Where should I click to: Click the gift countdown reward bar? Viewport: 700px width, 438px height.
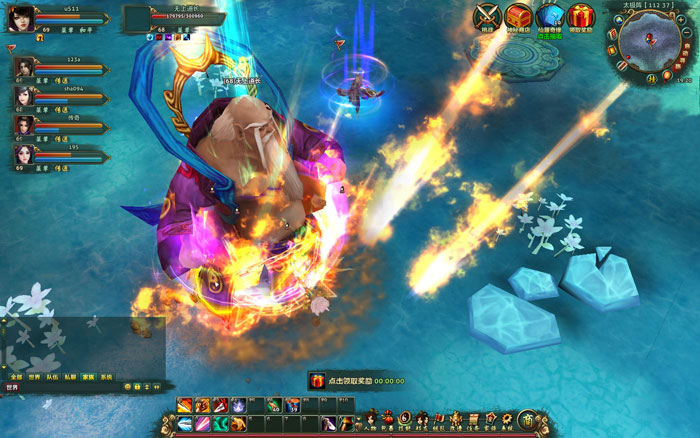(355, 381)
